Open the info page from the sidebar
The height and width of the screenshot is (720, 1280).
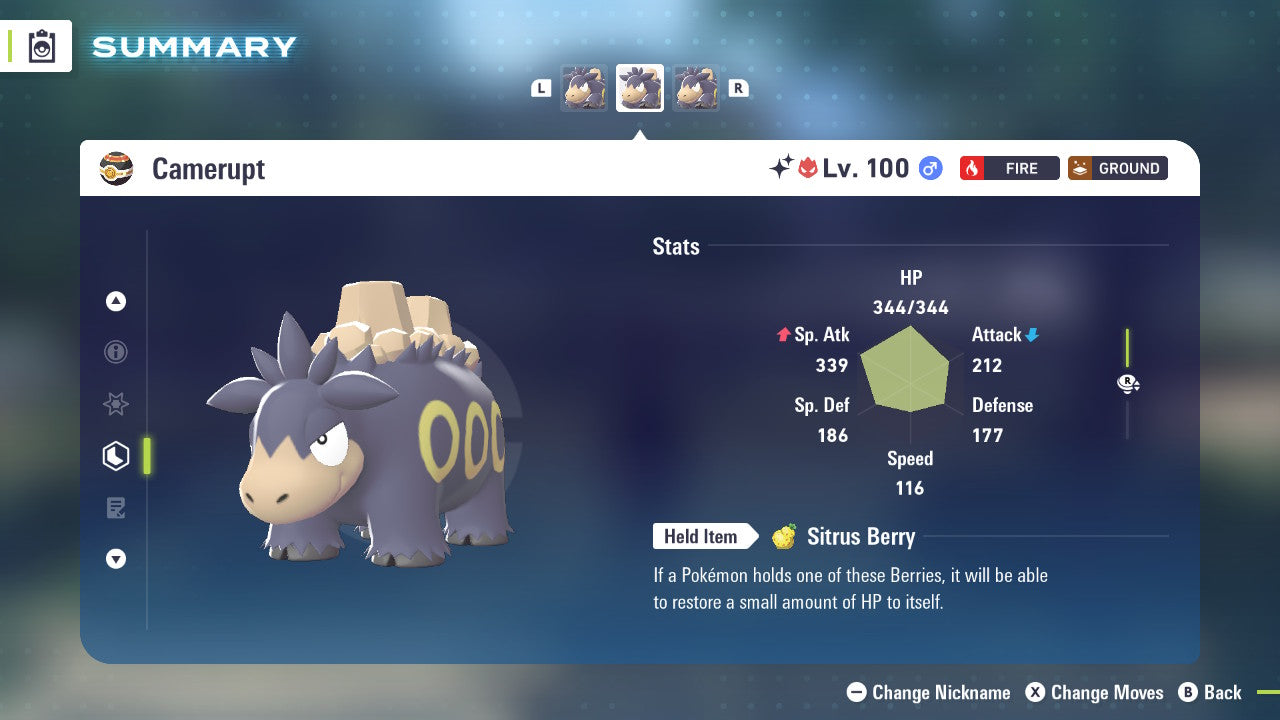point(116,352)
